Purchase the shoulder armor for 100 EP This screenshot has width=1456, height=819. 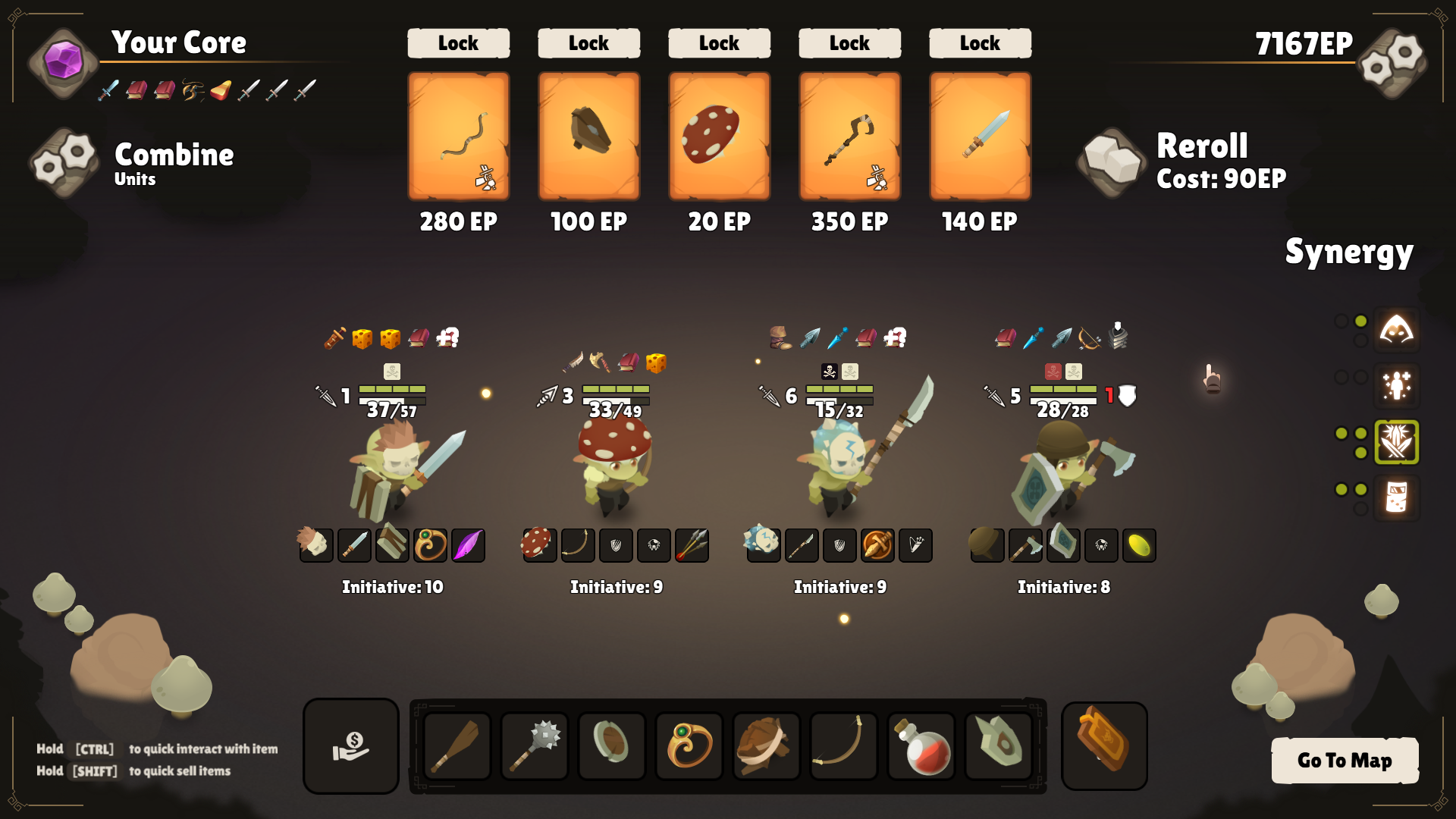pos(588,136)
